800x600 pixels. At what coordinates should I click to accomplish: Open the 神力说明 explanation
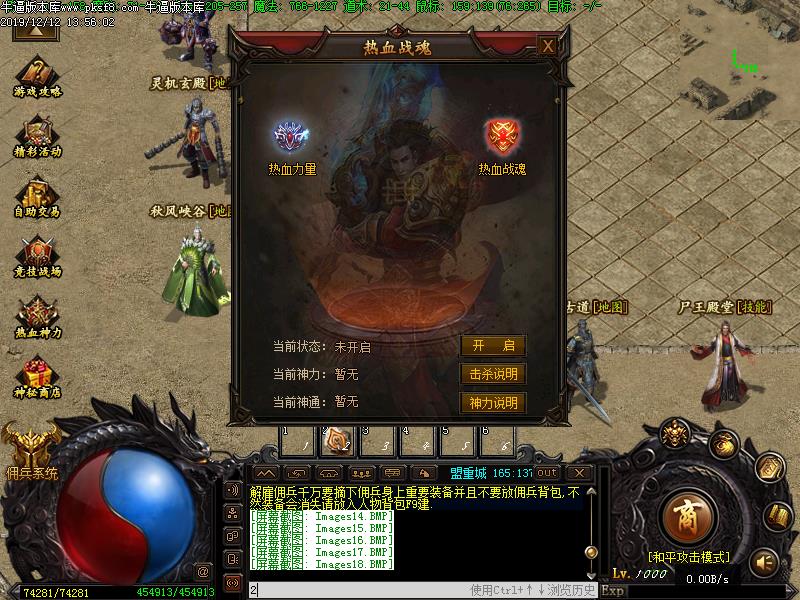point(493,403)
